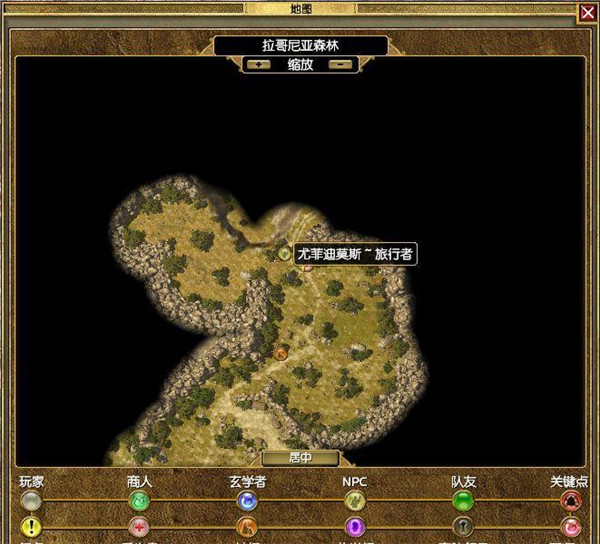Toggle the 队友 teammate legend filter
This screenshot has height=544, width=600.
click(x=463, y=500)
